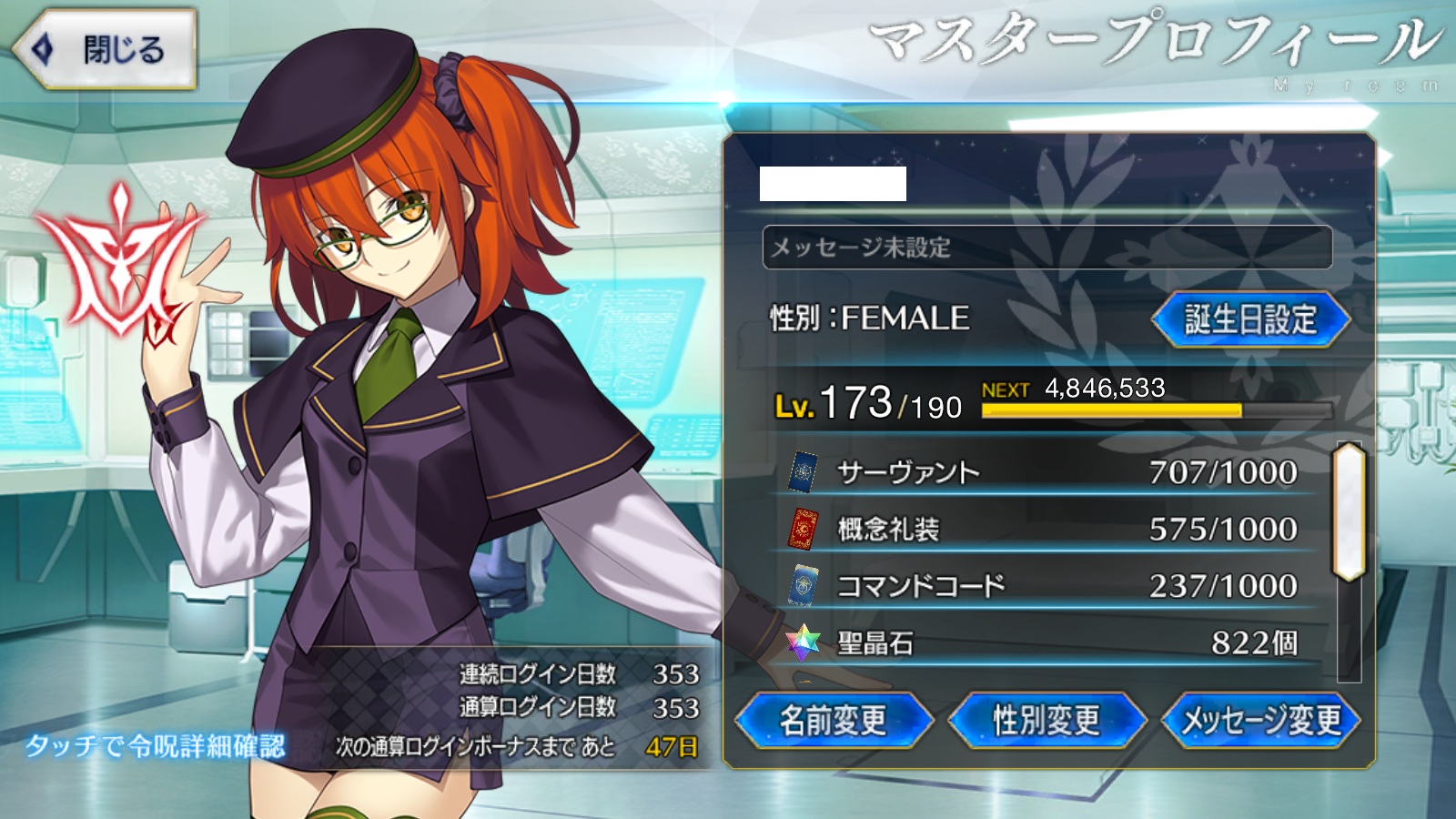
Task: Select the メッセージ変更 message change button
Action: click(1261, 721)
